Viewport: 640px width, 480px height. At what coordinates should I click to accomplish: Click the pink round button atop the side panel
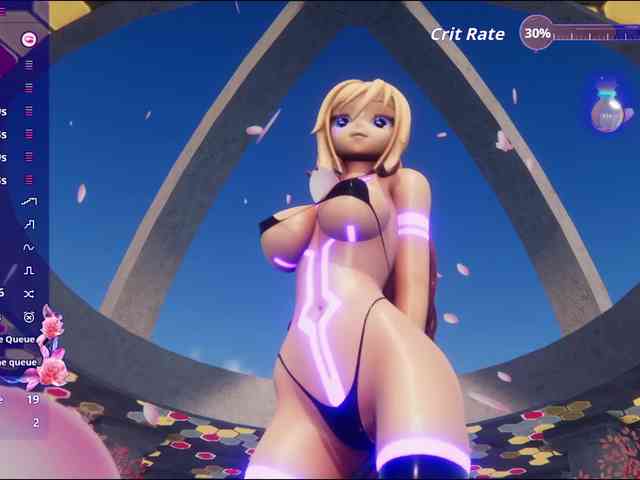(x=28, y=39)
